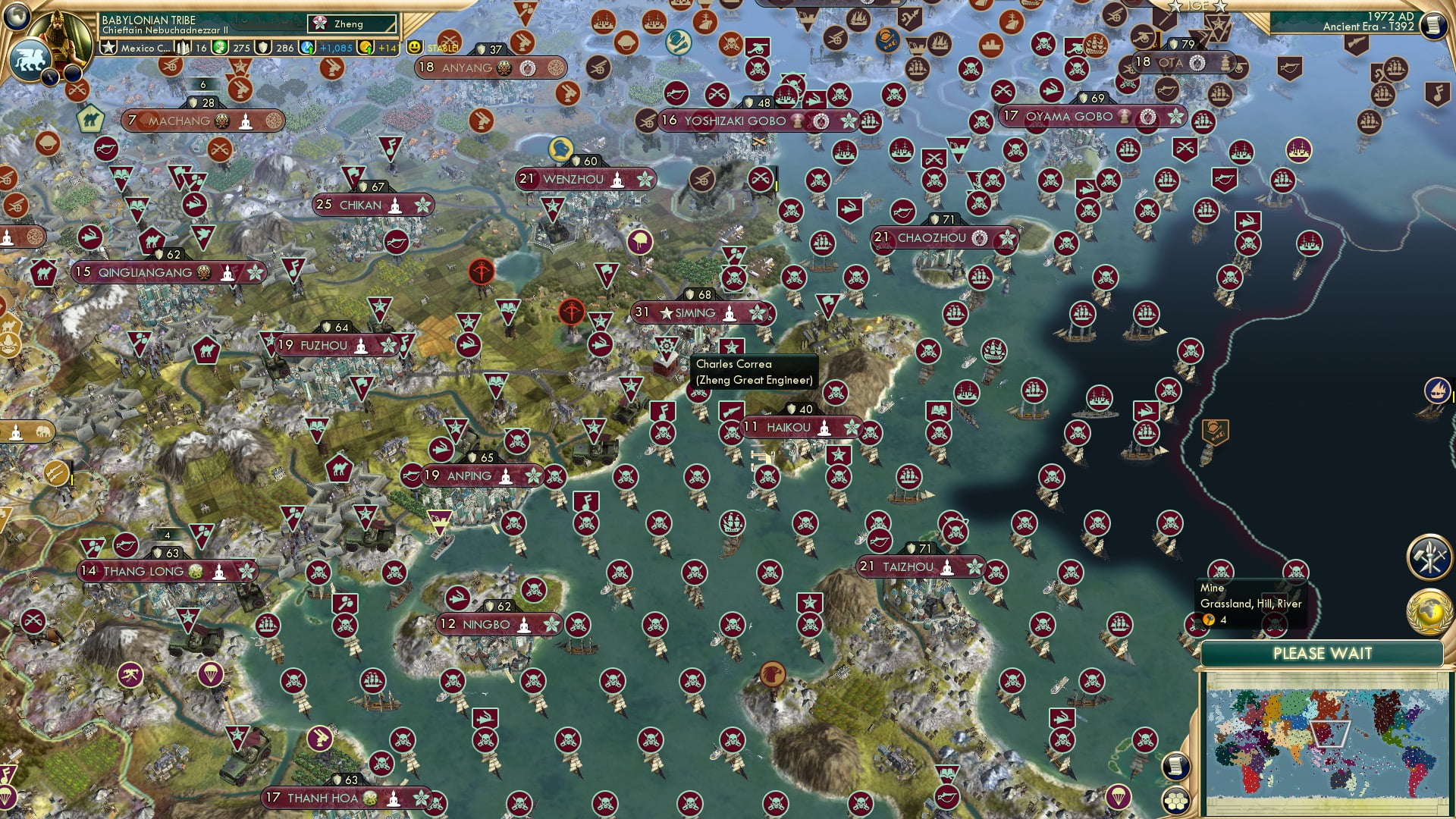Toggle strategic view with the globe button
Viewport: 1456px width, 819px height.
tap(1176, 802)
